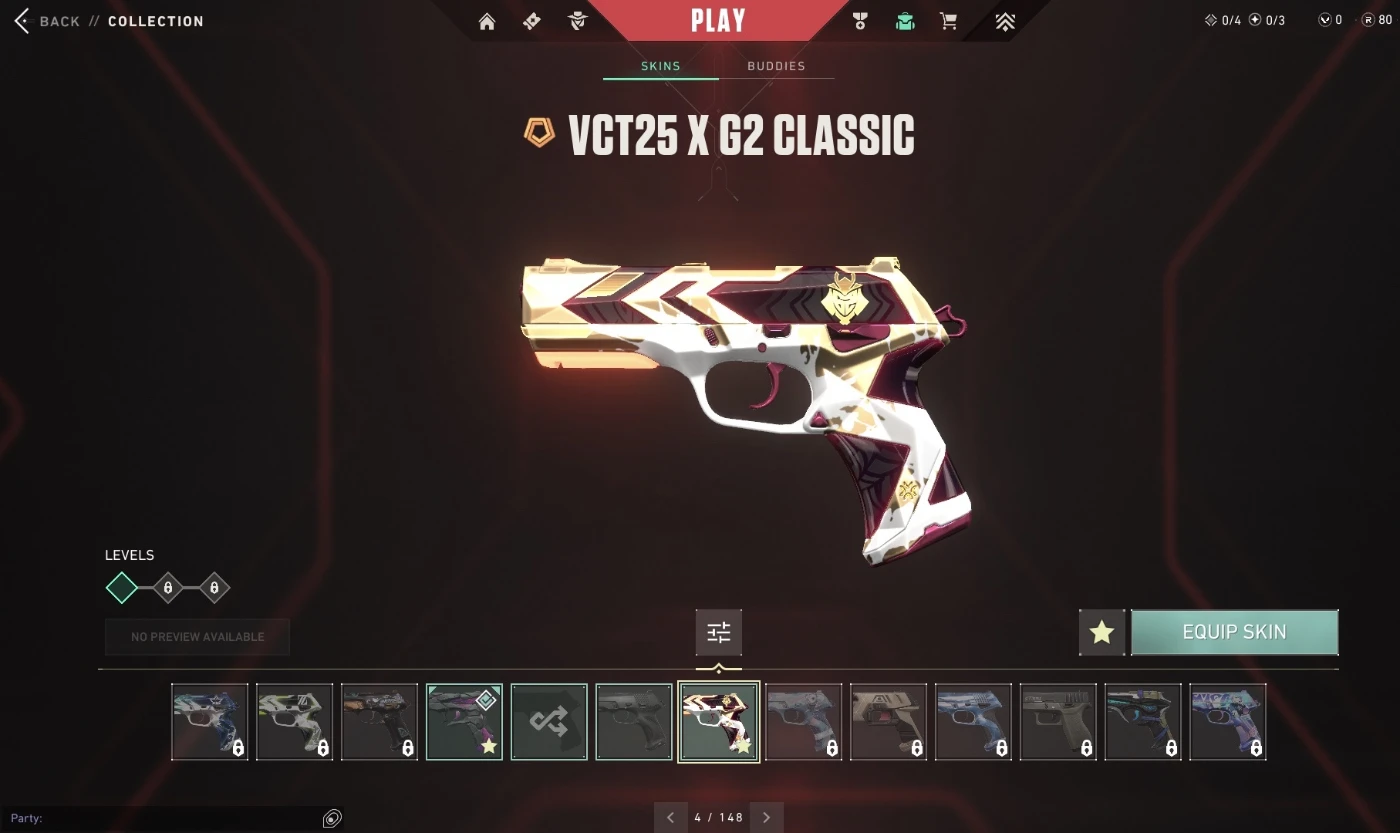This screenshot has width=1400, height=833.
Task: Select the white and gold G2 Classic thumbnail
Action: 719,722
